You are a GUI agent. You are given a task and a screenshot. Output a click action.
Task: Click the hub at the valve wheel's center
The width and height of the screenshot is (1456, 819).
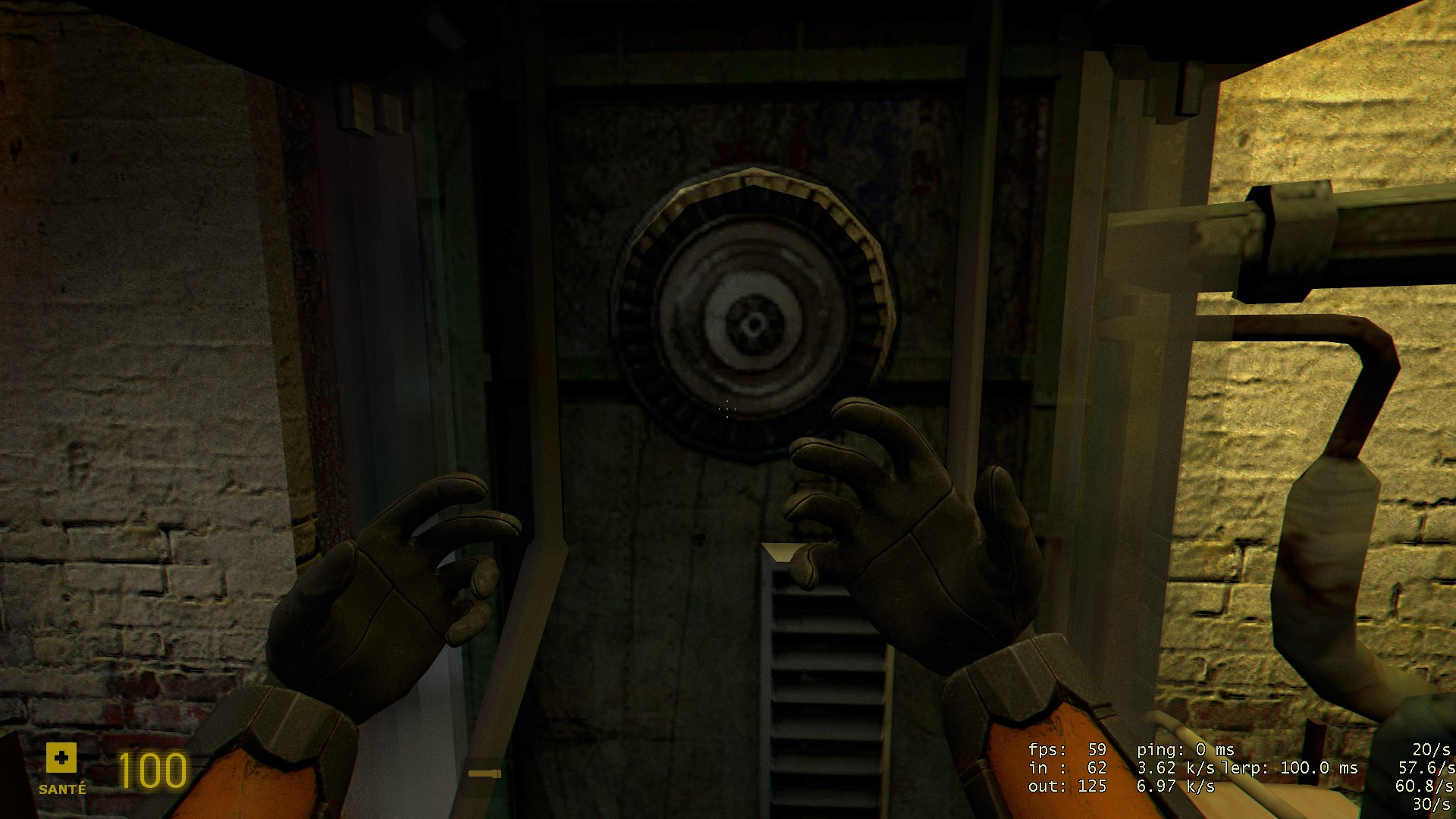click(x=752, y=324)
